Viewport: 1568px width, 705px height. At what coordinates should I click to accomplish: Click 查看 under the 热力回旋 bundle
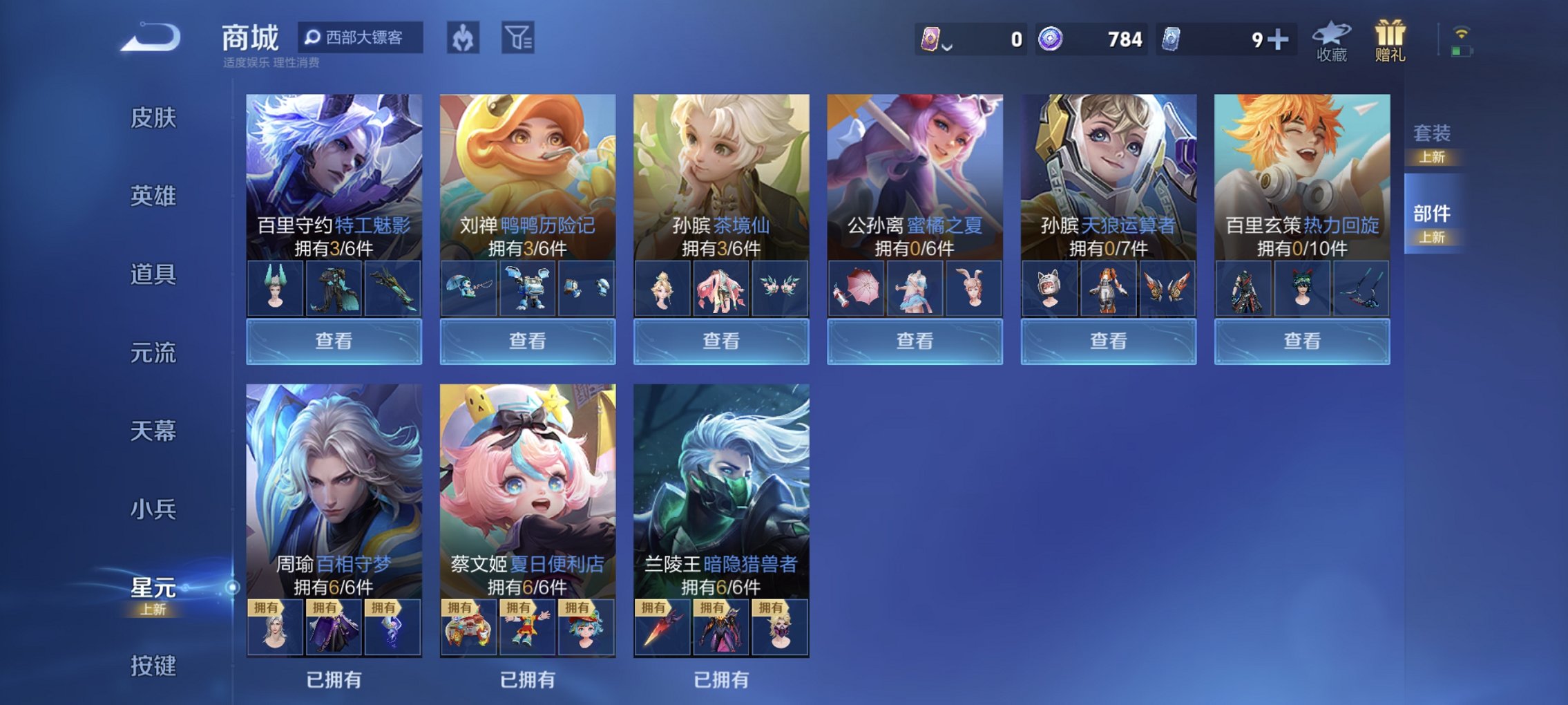click(x=1301, y=340)
